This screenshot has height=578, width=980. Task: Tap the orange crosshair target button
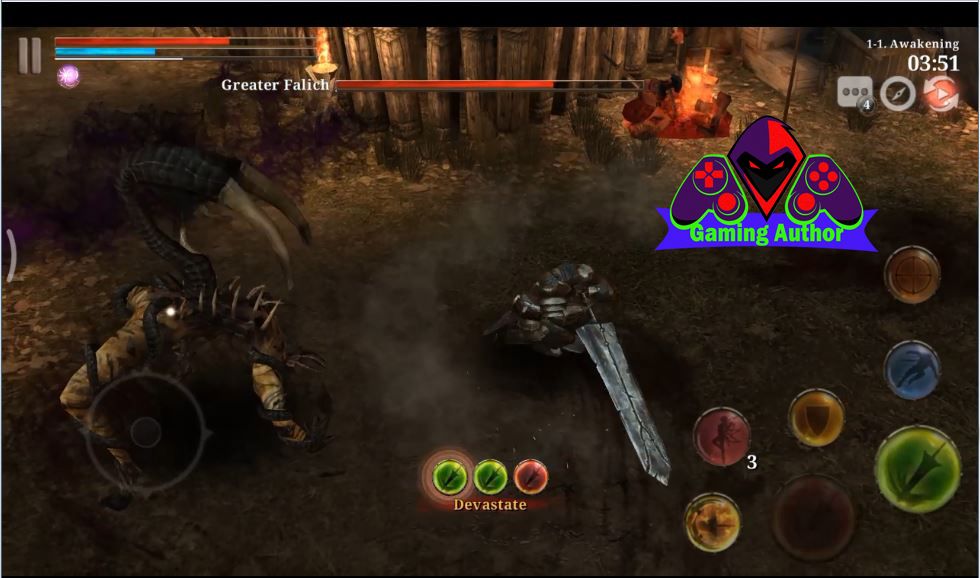click(x=911, y=274)
